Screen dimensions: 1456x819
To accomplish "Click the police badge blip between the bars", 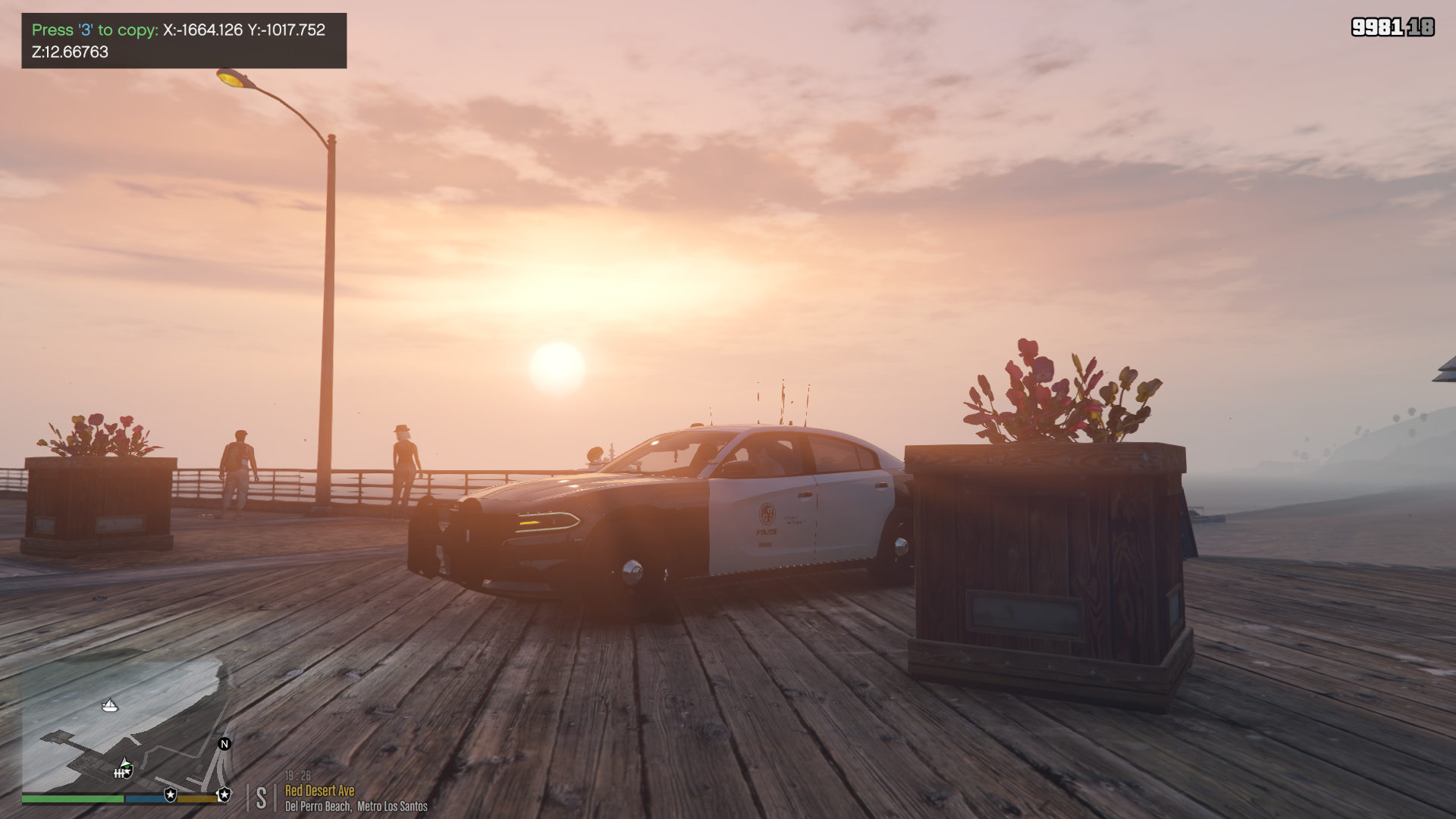I will pyautogui.click(x=171, y=795).
